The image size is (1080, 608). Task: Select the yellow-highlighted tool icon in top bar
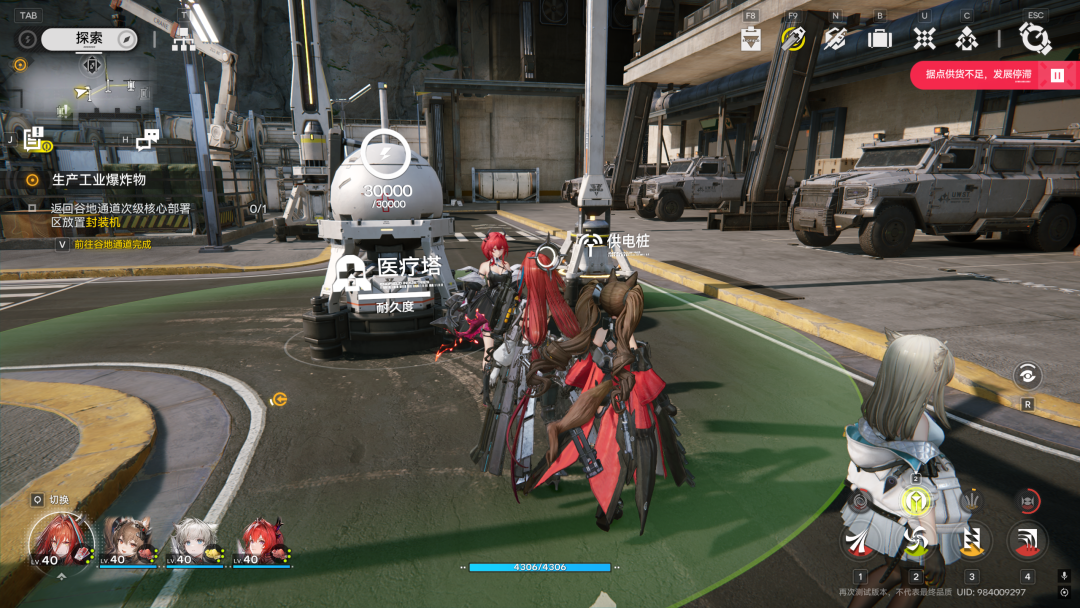(793, 38)
